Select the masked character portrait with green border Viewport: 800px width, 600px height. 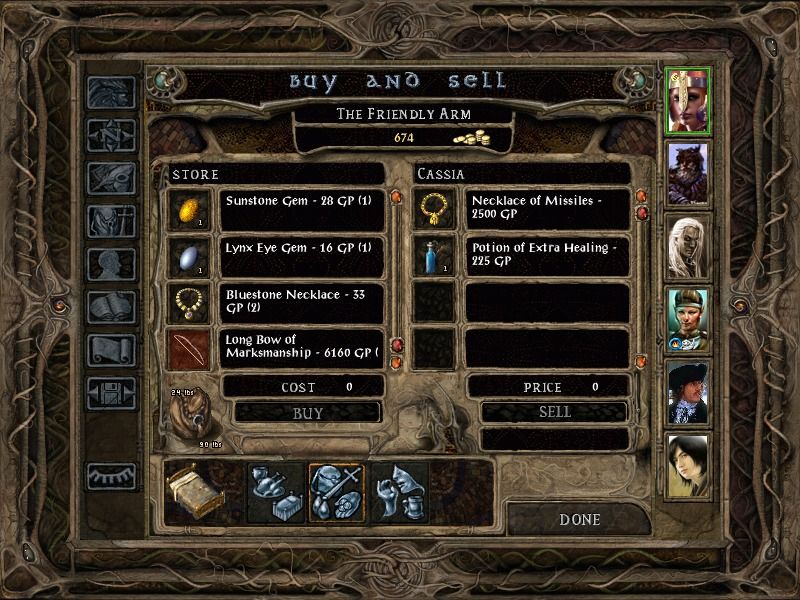(x=687, y=100)
